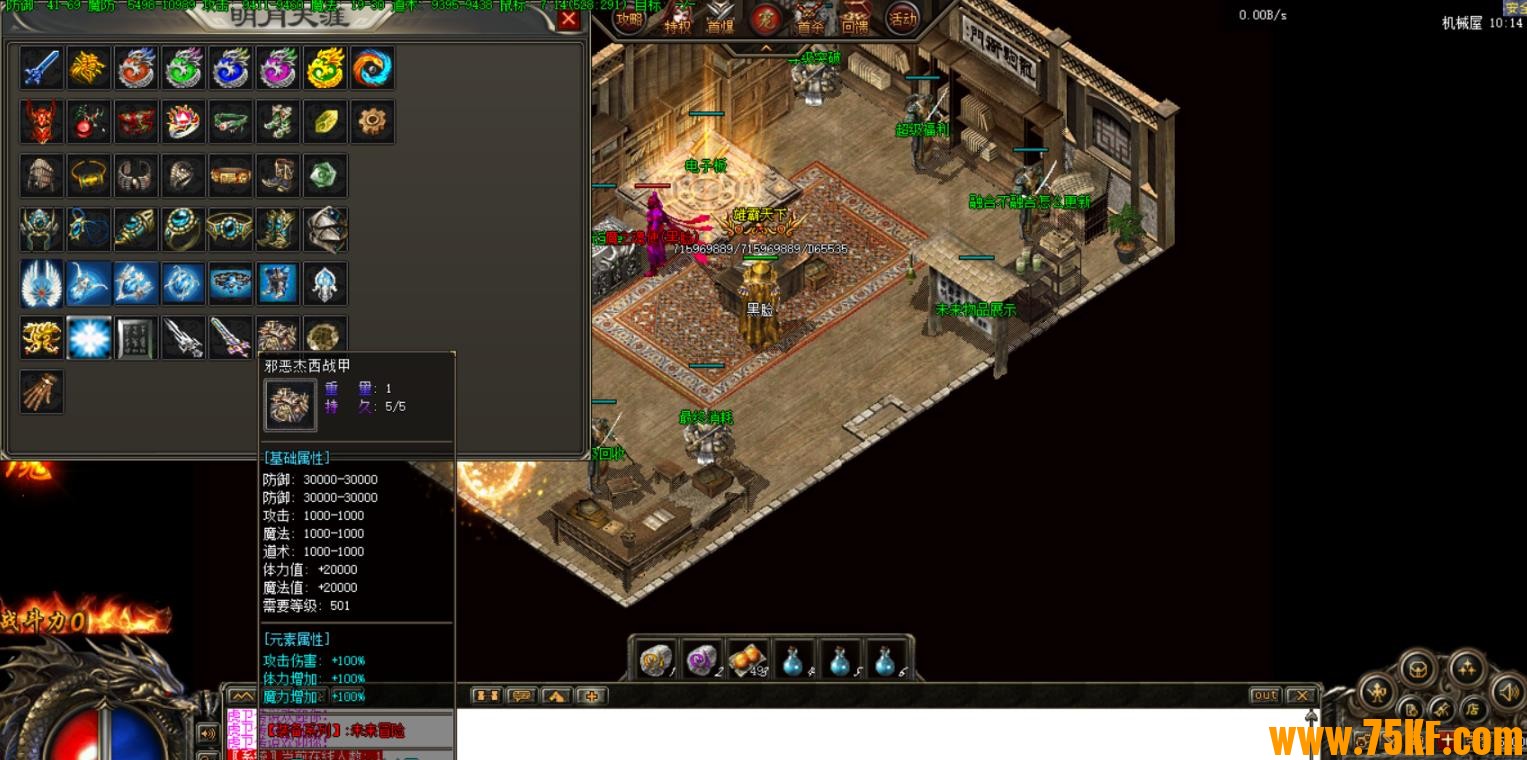
Task: Open the 活动 events button
Action: click(x=902, y=19)
